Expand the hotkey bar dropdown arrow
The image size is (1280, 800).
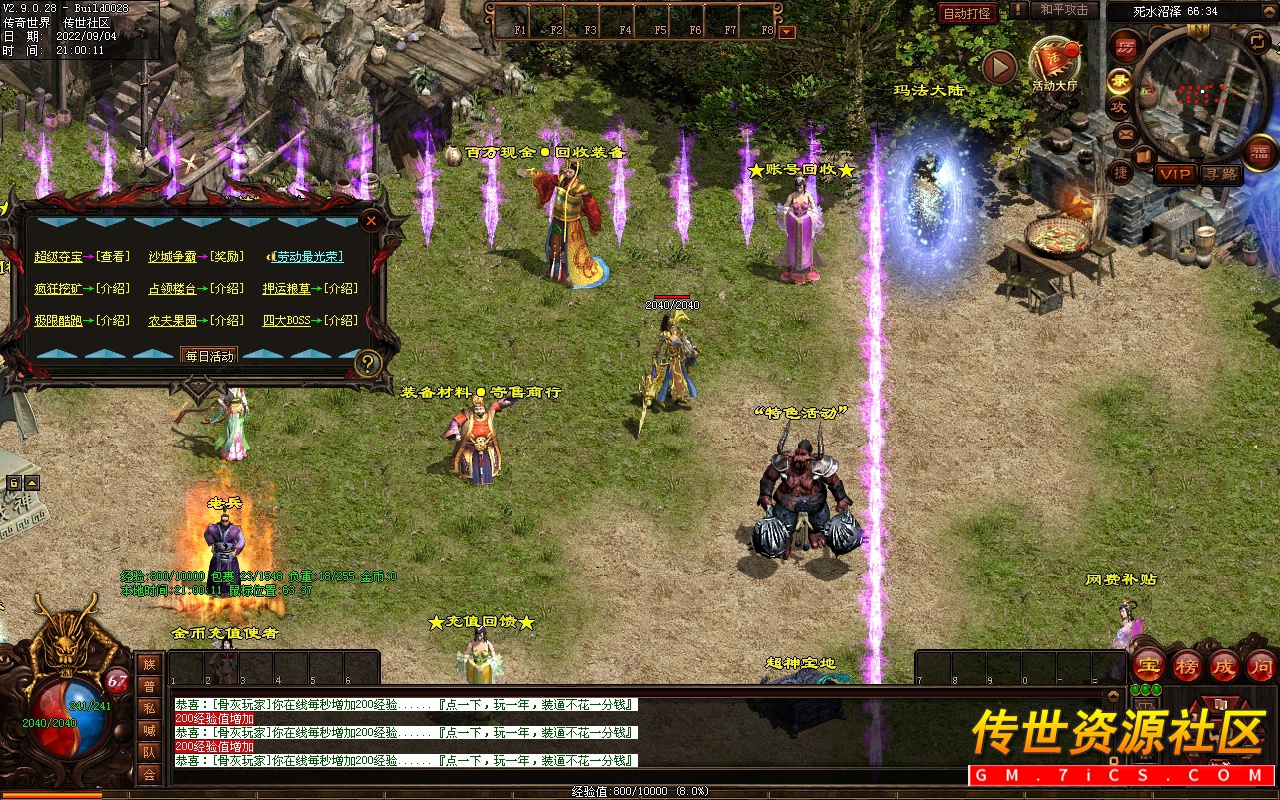(x=787, y=31)
